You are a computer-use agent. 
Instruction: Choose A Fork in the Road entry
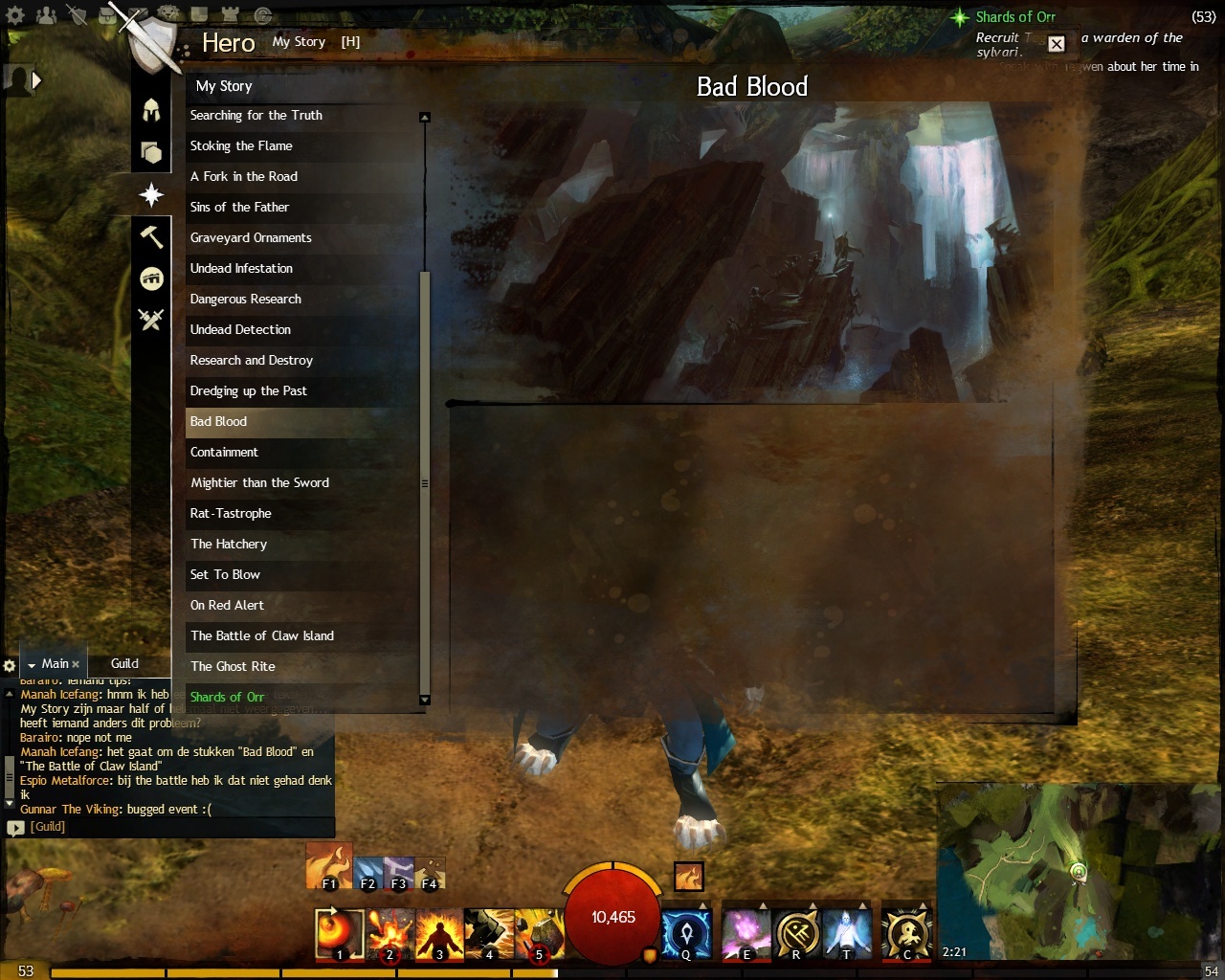(244, 177)
